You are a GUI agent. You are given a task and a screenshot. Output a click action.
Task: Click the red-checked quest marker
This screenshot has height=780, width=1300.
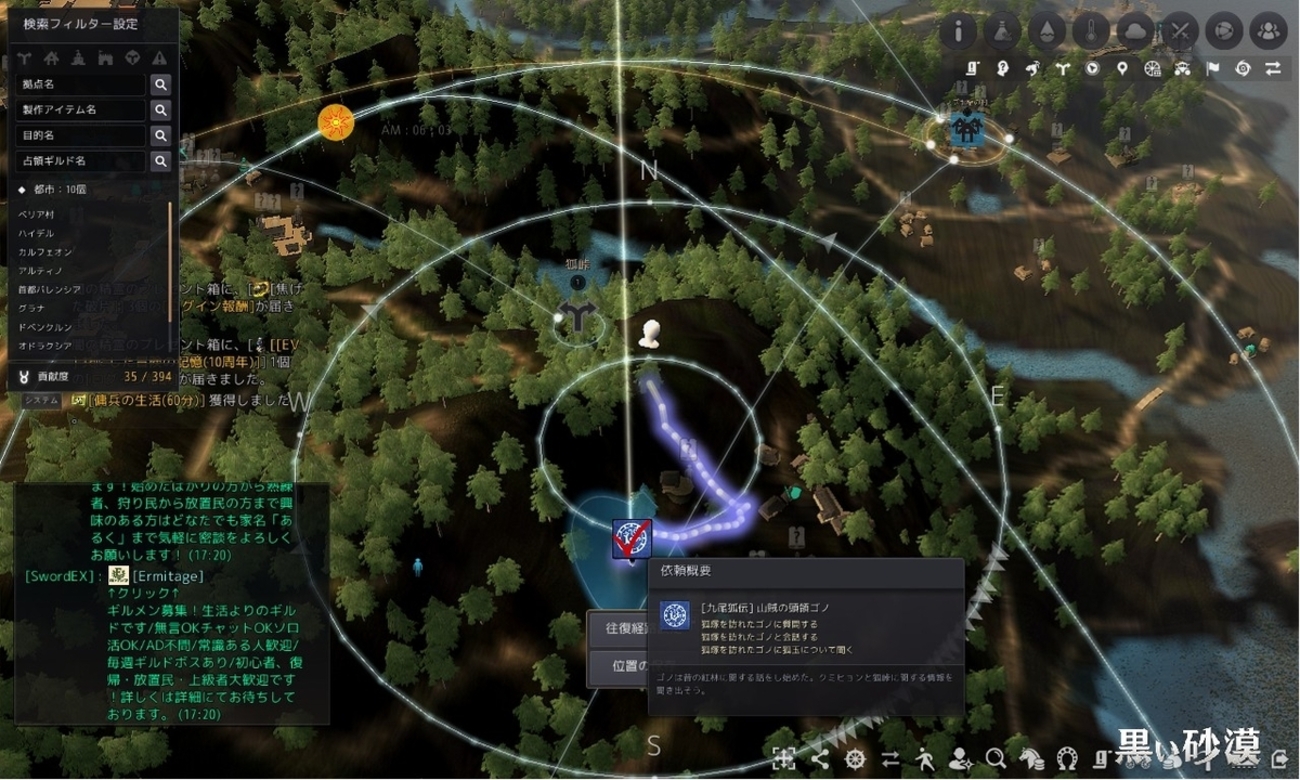631,540
